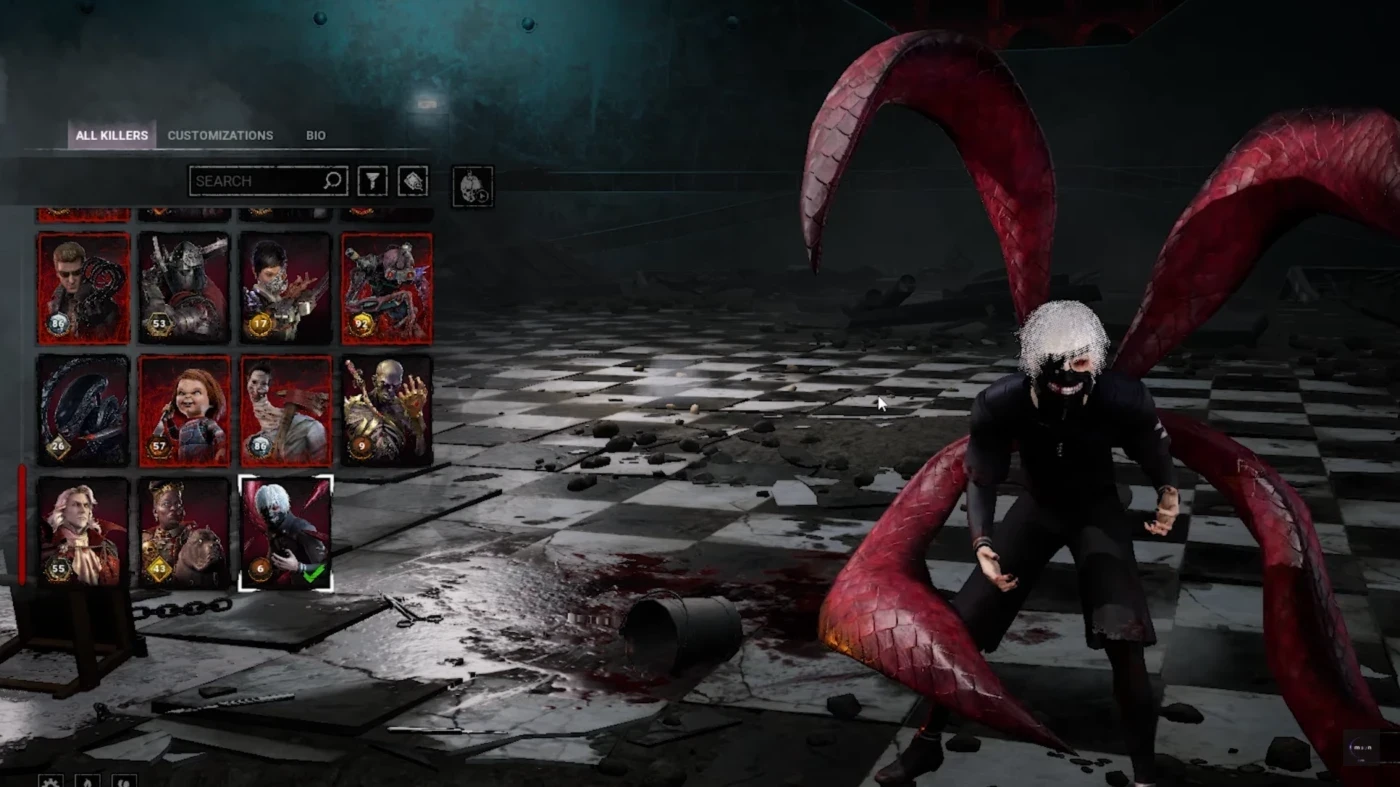
Task: Show the killer Bio tab
Action: pyautogui.click(x=316, y=135)
